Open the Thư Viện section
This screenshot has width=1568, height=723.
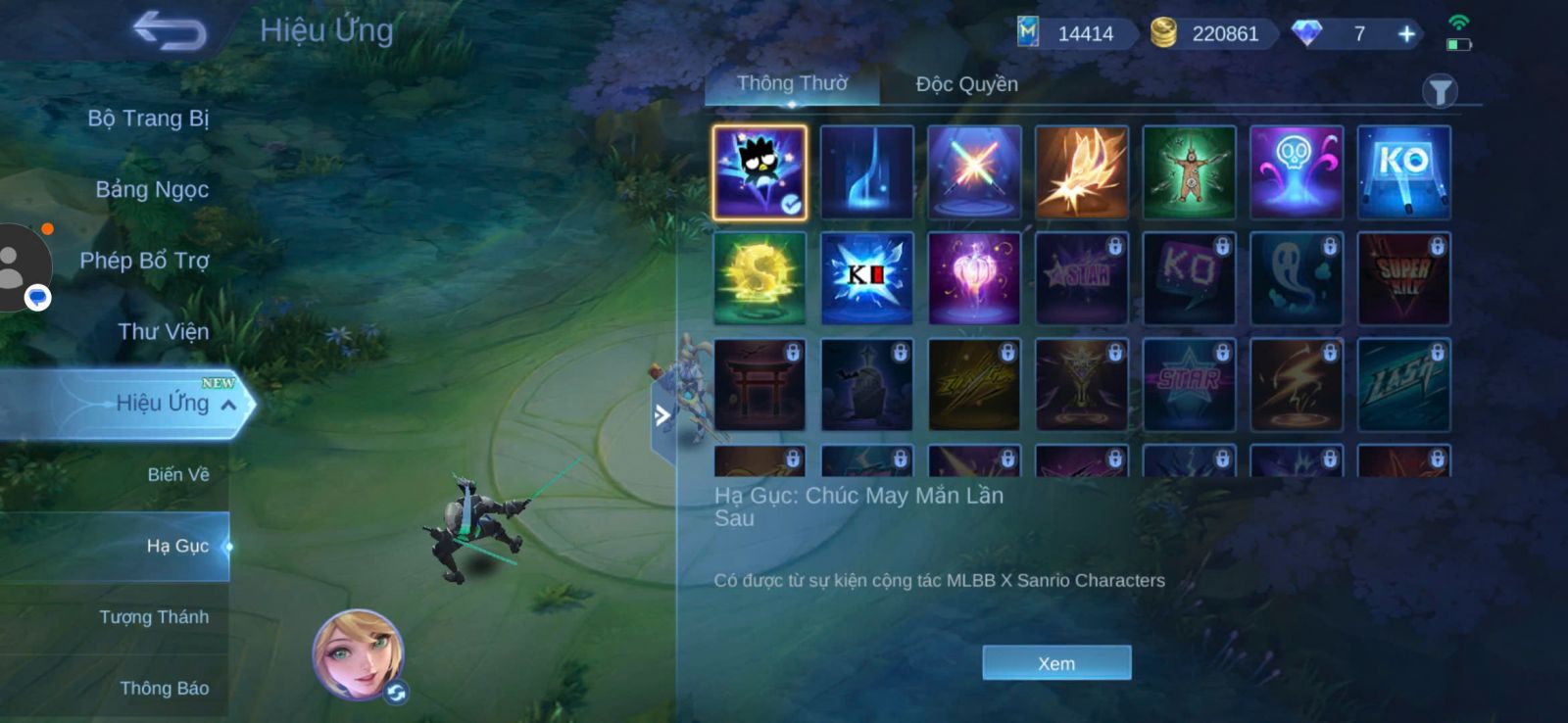[163, 332]
